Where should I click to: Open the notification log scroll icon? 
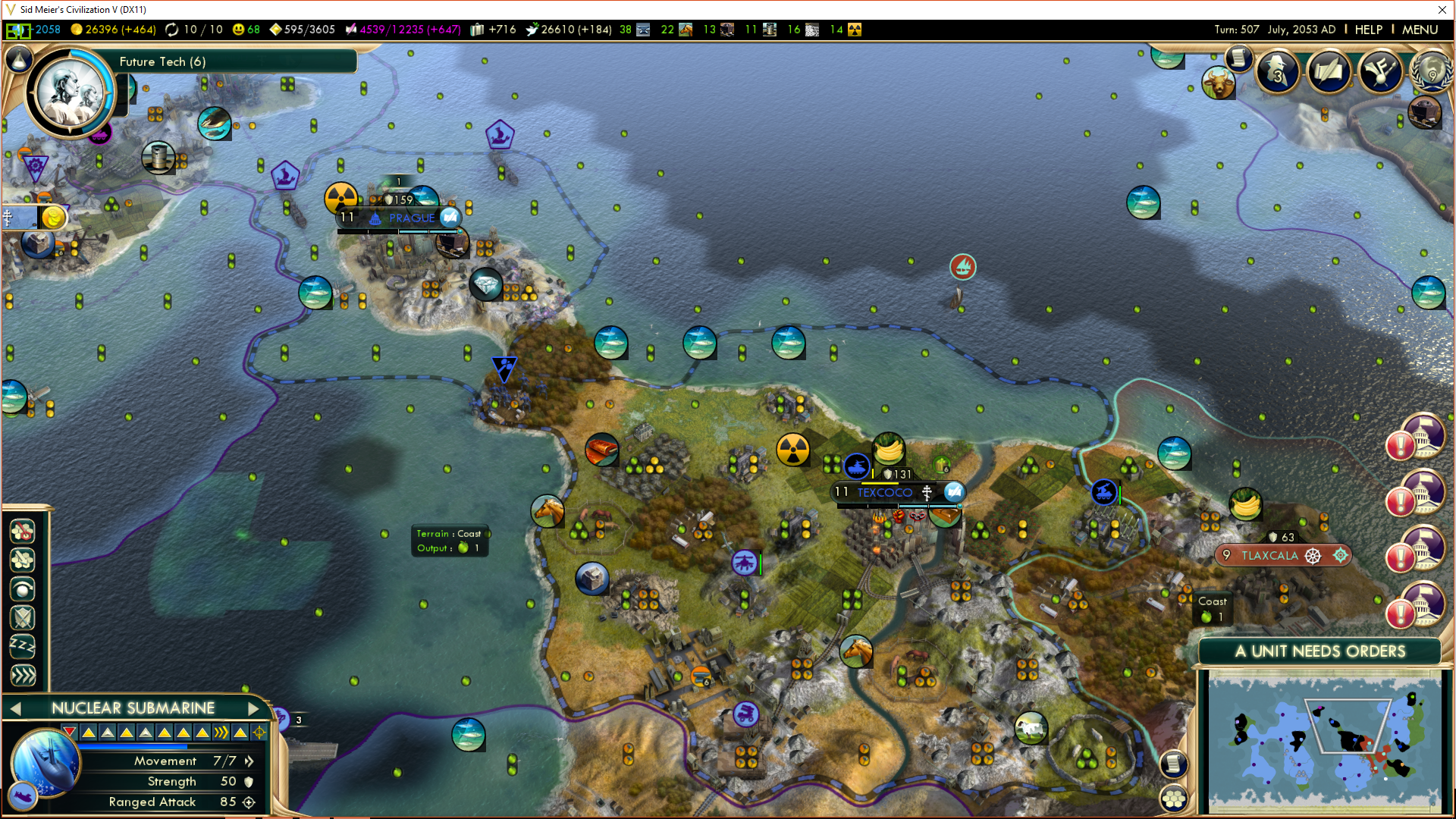(x=1238, y=59)
